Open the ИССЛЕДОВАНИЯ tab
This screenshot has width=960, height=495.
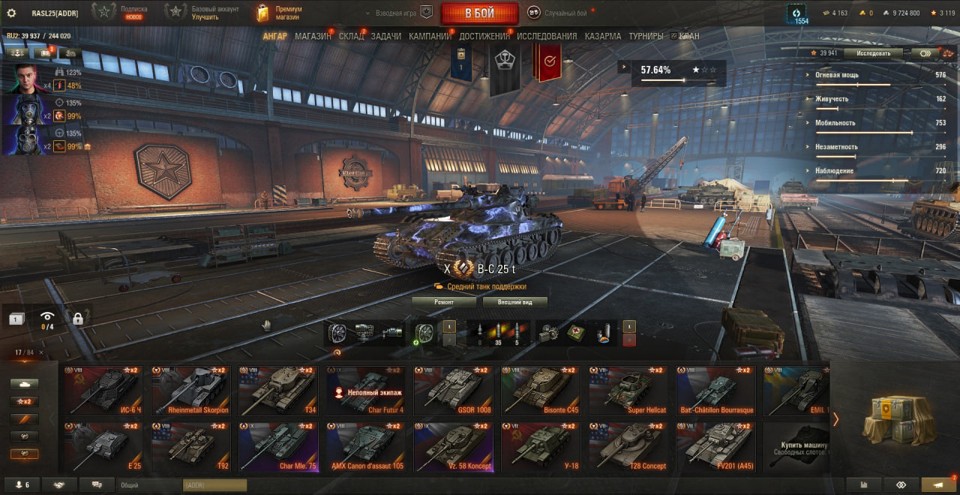pyautogui.click(x=547, y=36)
